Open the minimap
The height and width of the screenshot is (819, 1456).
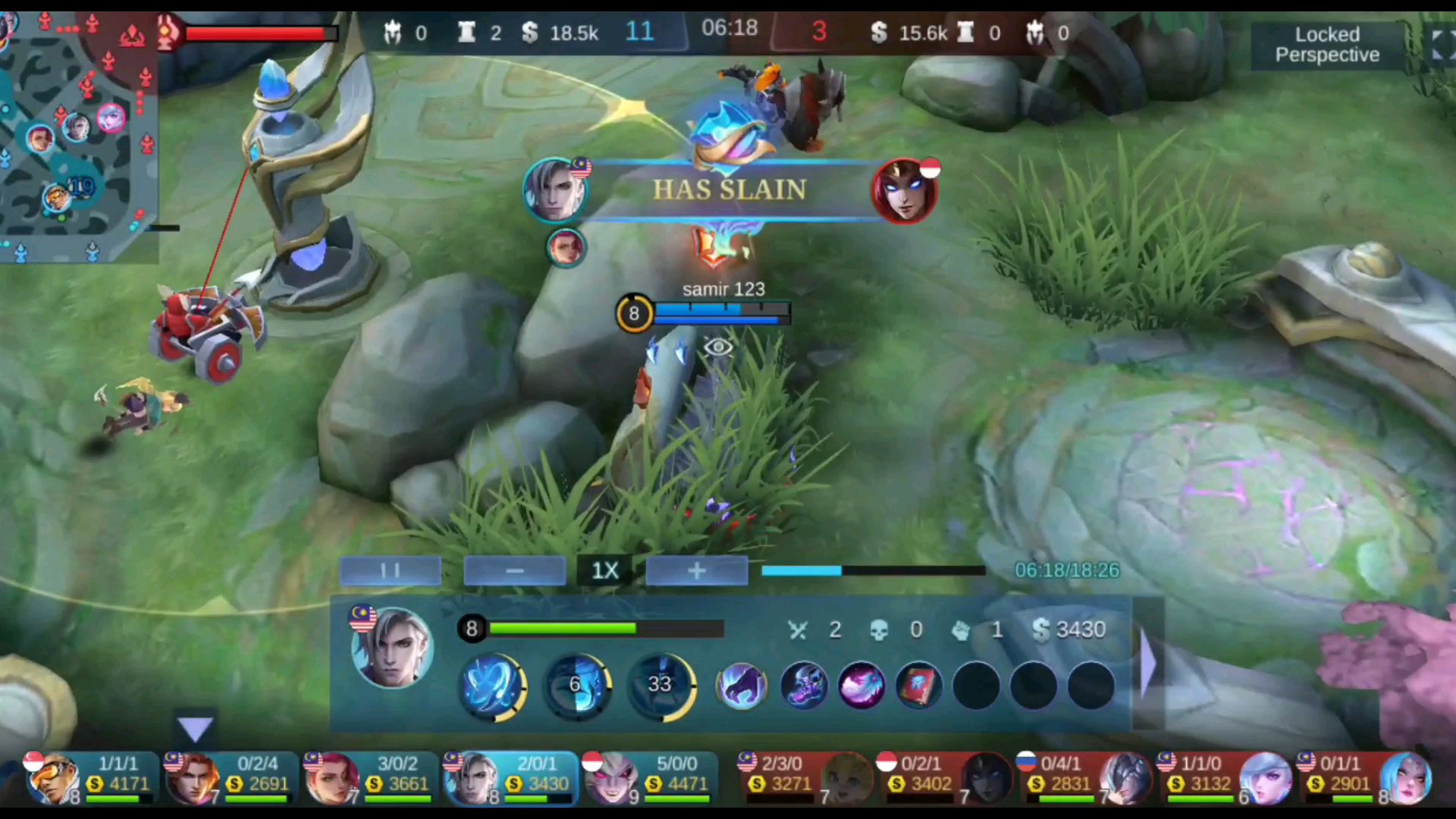[78, 136]
